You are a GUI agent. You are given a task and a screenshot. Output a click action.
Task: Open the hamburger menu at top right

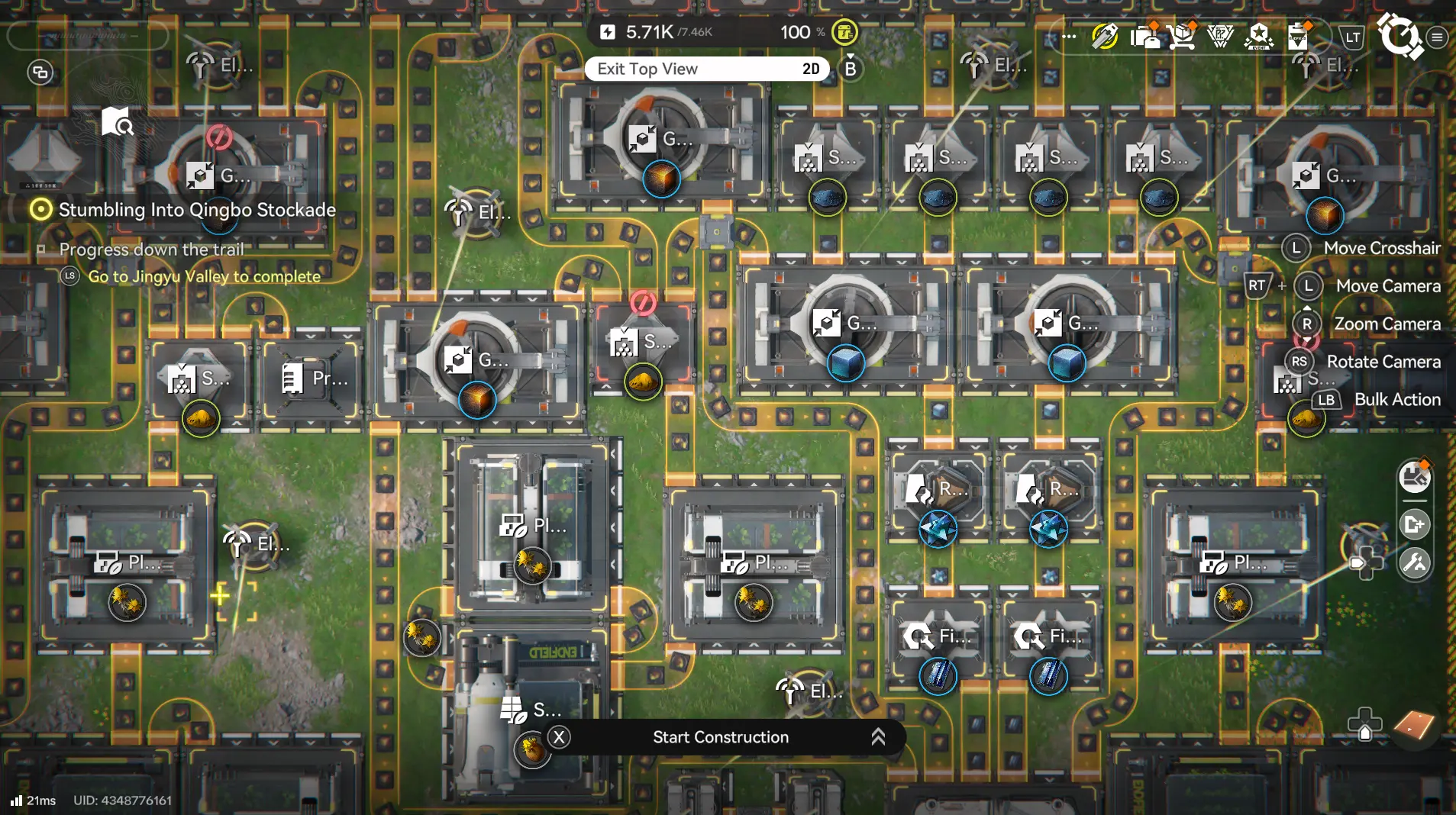(x=1438, y=36)
